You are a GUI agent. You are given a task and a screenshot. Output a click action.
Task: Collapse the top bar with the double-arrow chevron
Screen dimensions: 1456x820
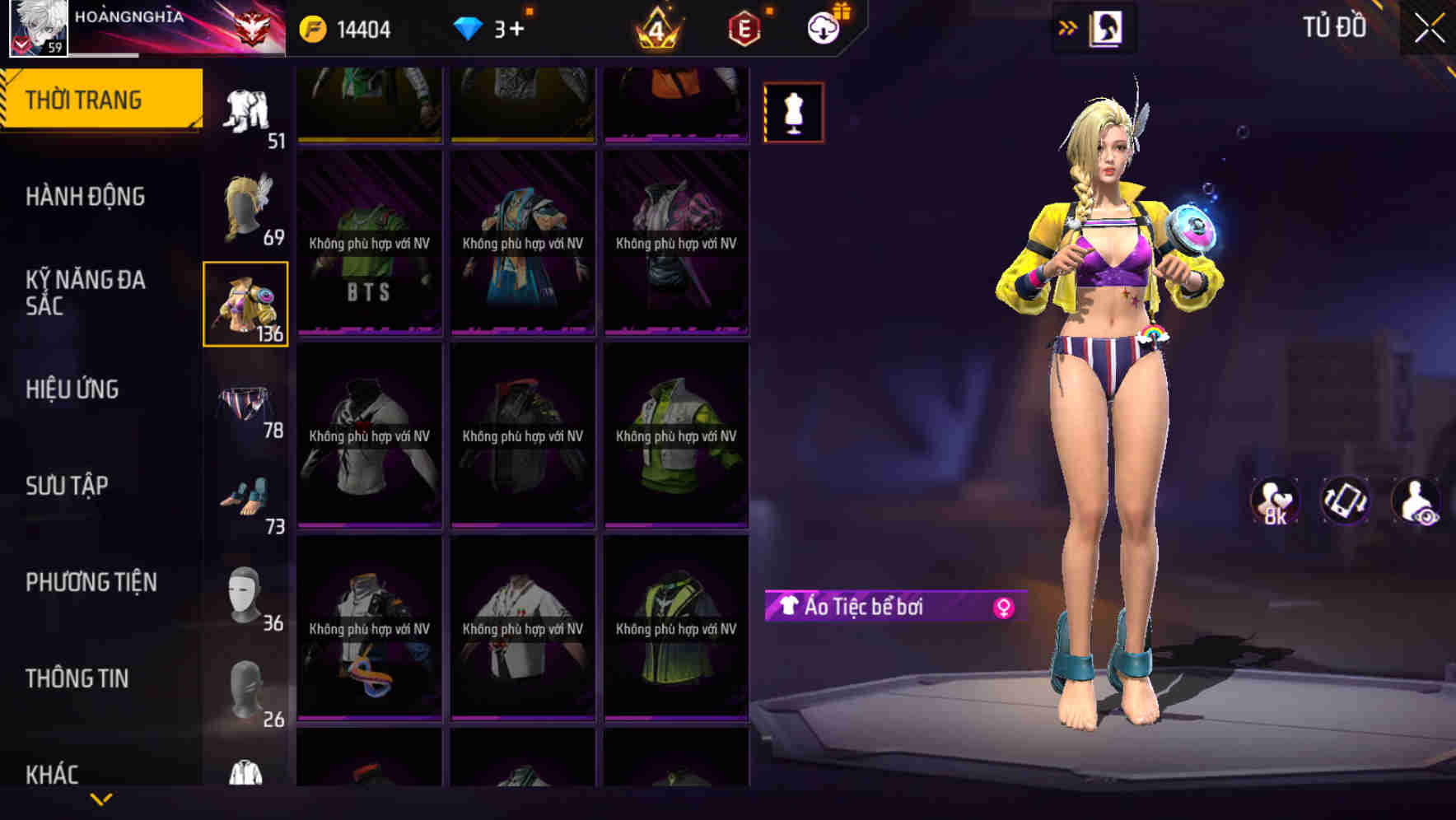click(x=1068, y=27)
